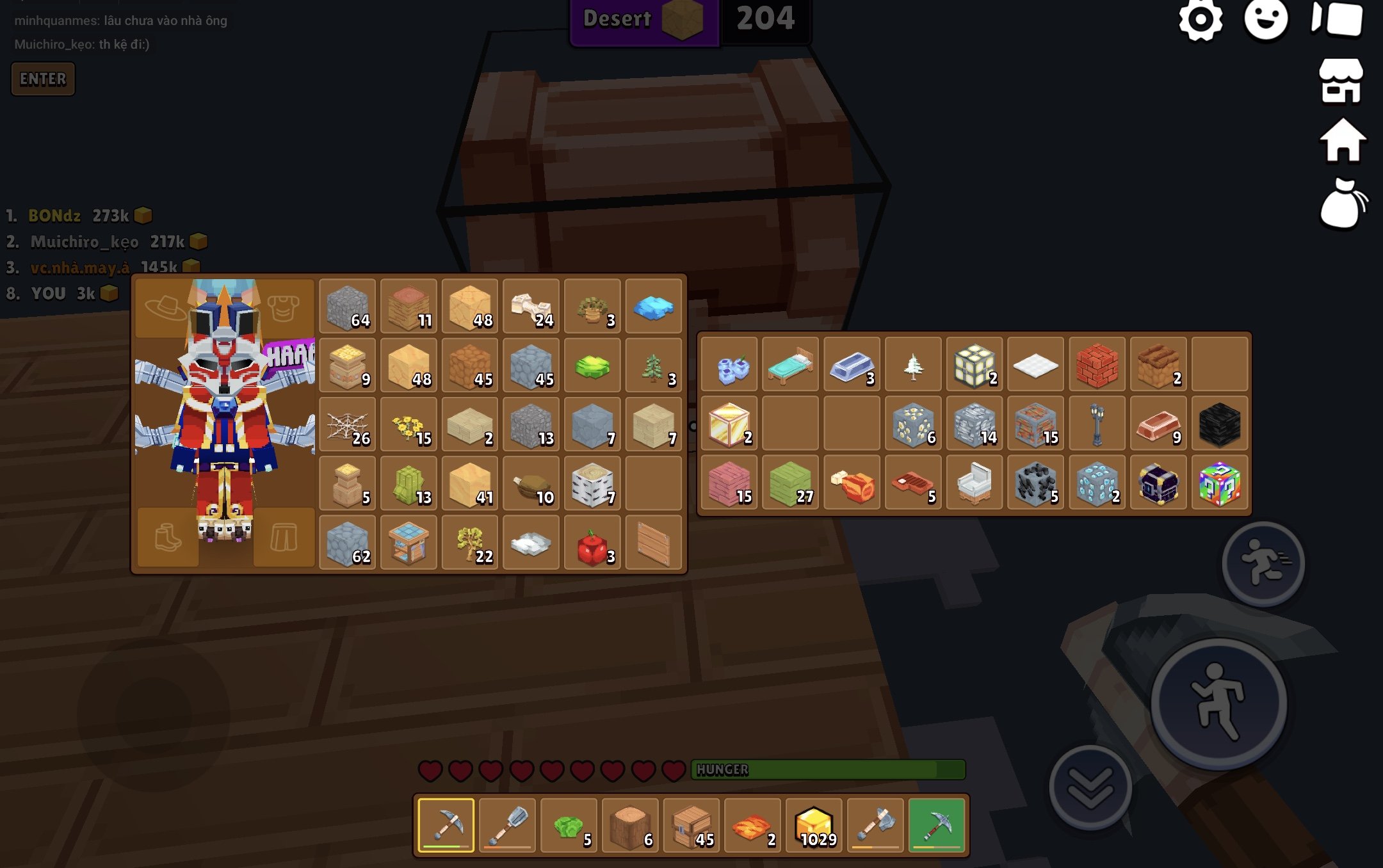Take the rainbow lucky block from chest

1219,484
